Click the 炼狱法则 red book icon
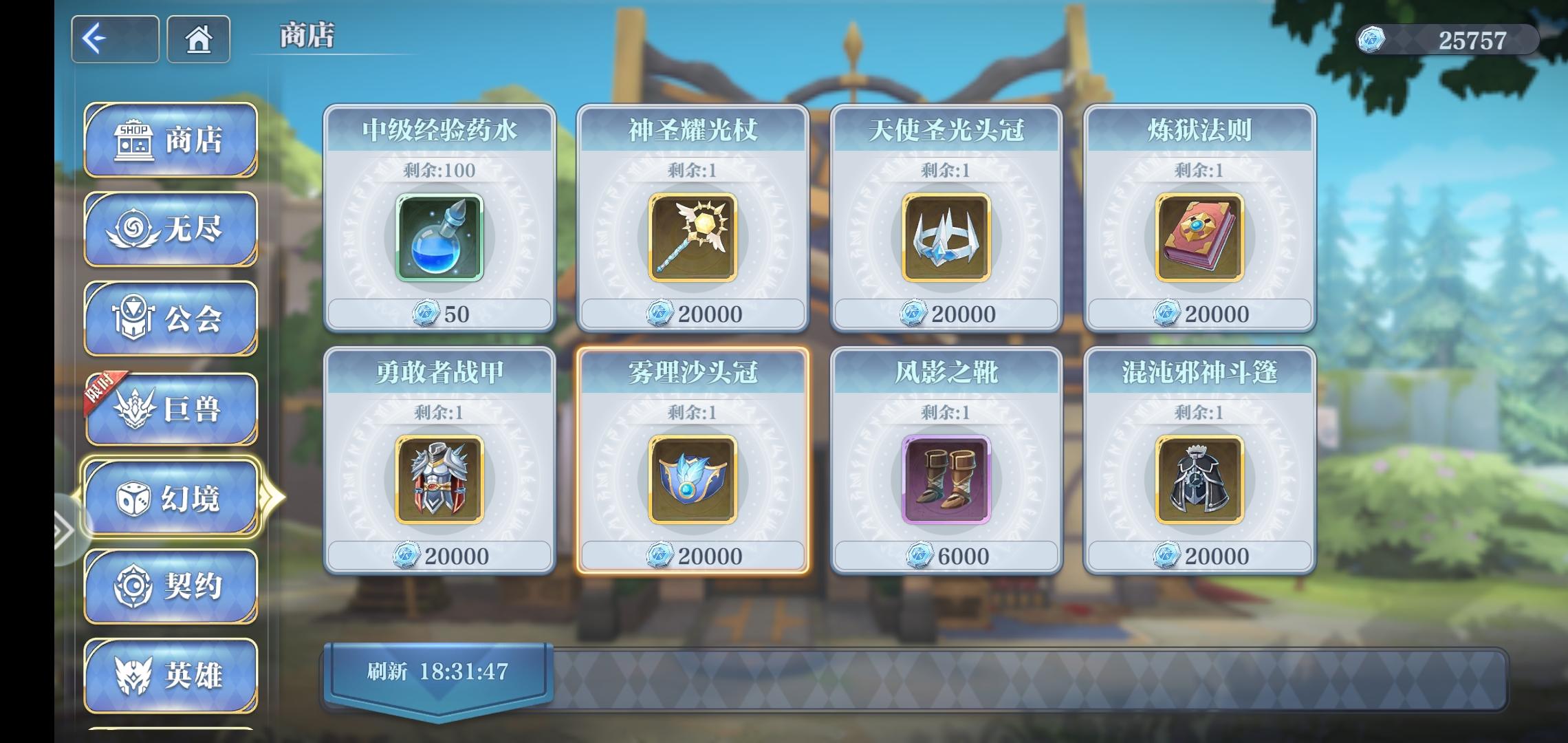Image resolution: width=1568 pixels, height=743 pixels. click(x=1199, y=237)
